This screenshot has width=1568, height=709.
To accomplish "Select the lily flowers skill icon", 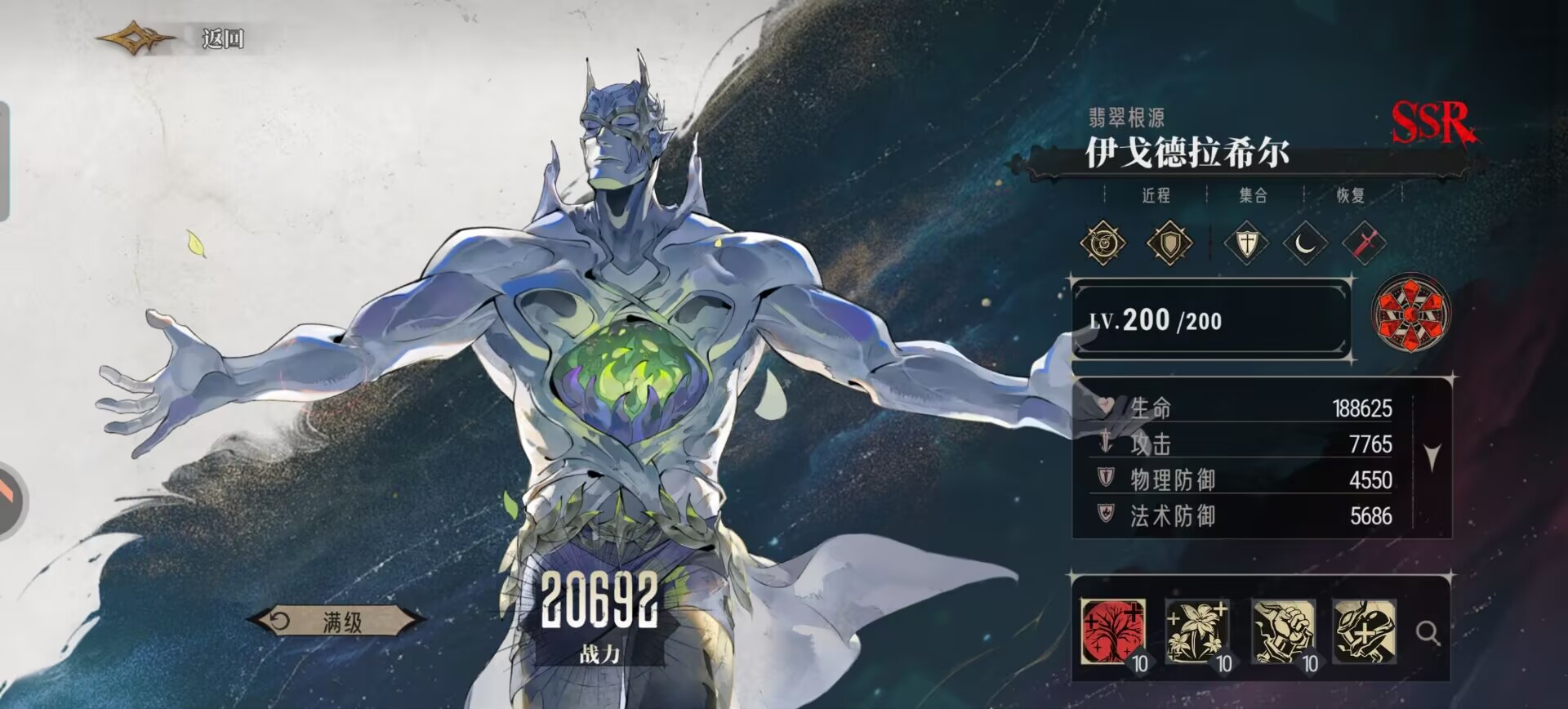I will 1197,631.
